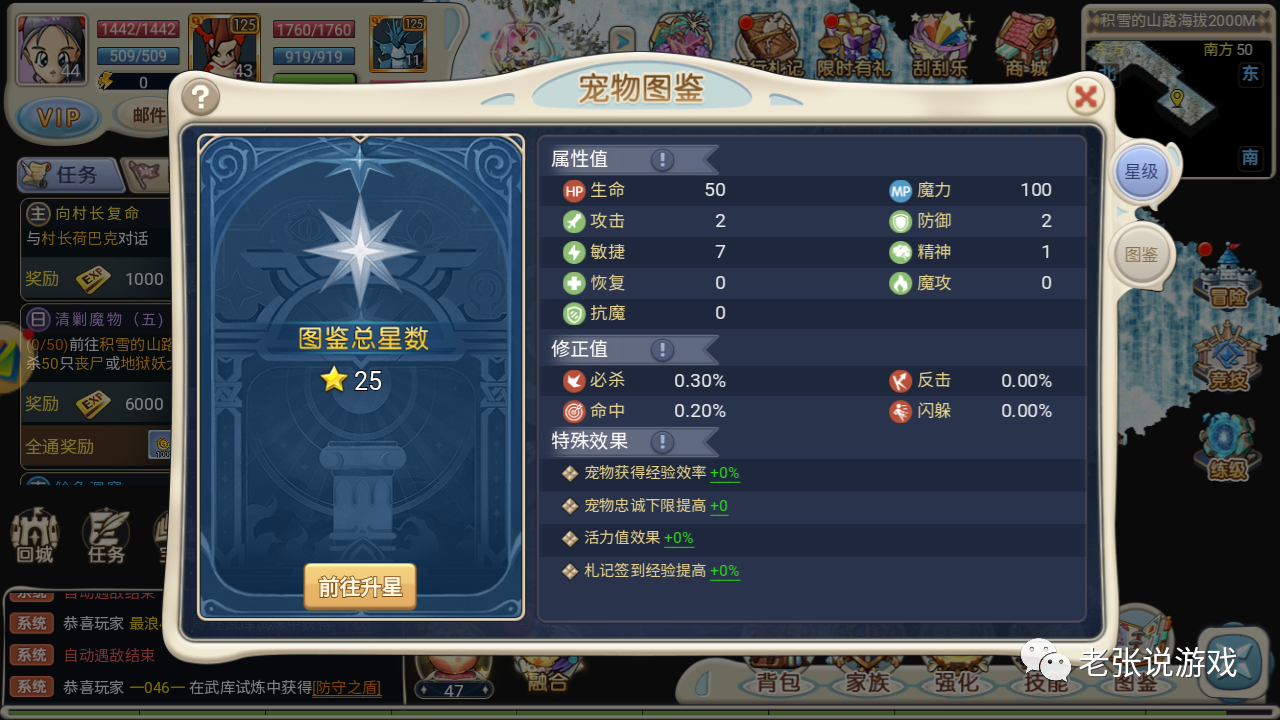Open the 任务 tab on quest panel

coord(70,175)
